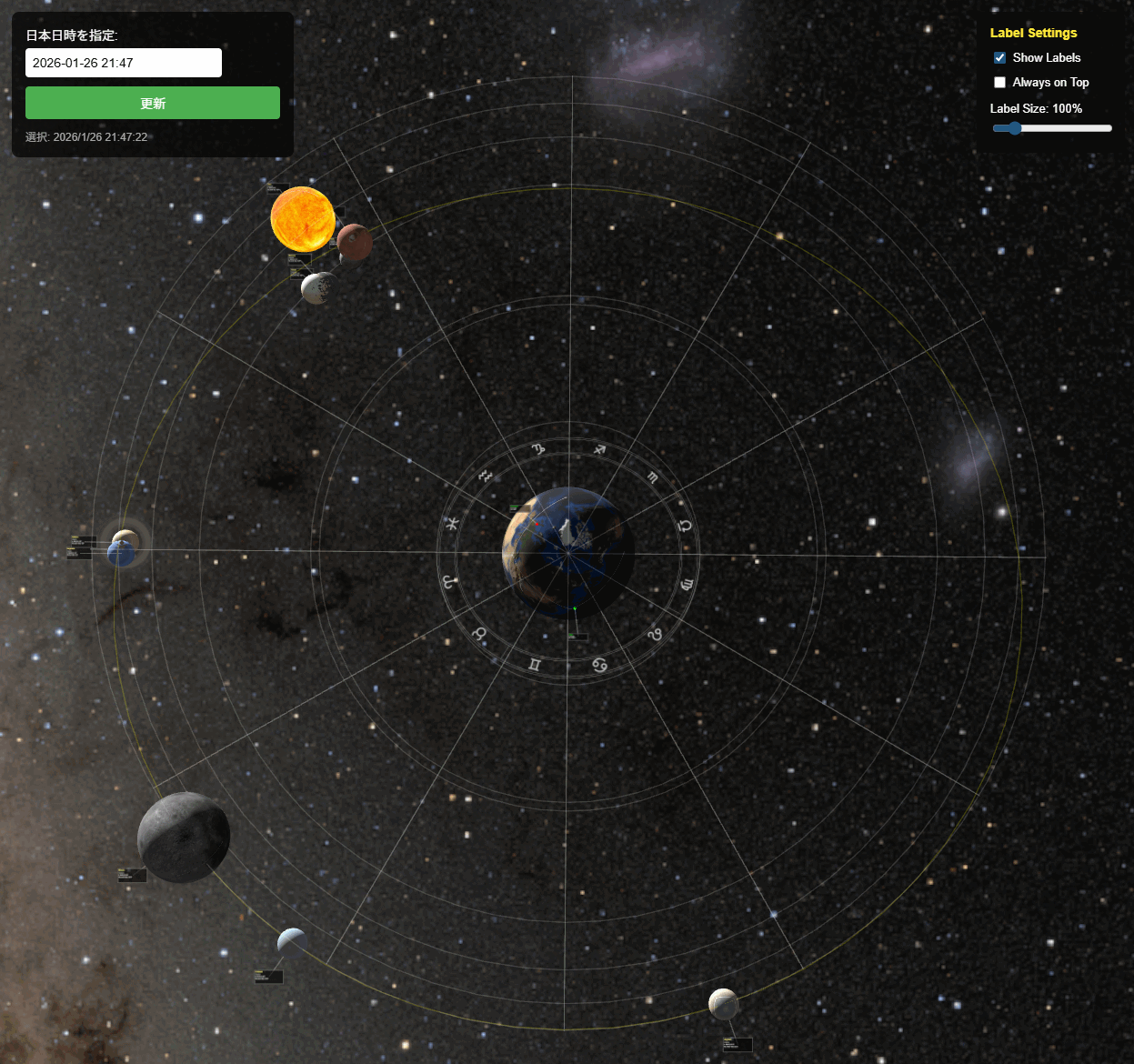The width and height of the screenshot is (1134, 1064).
Task: Click the Label Size slider handle
Action: coord(1015,128)
